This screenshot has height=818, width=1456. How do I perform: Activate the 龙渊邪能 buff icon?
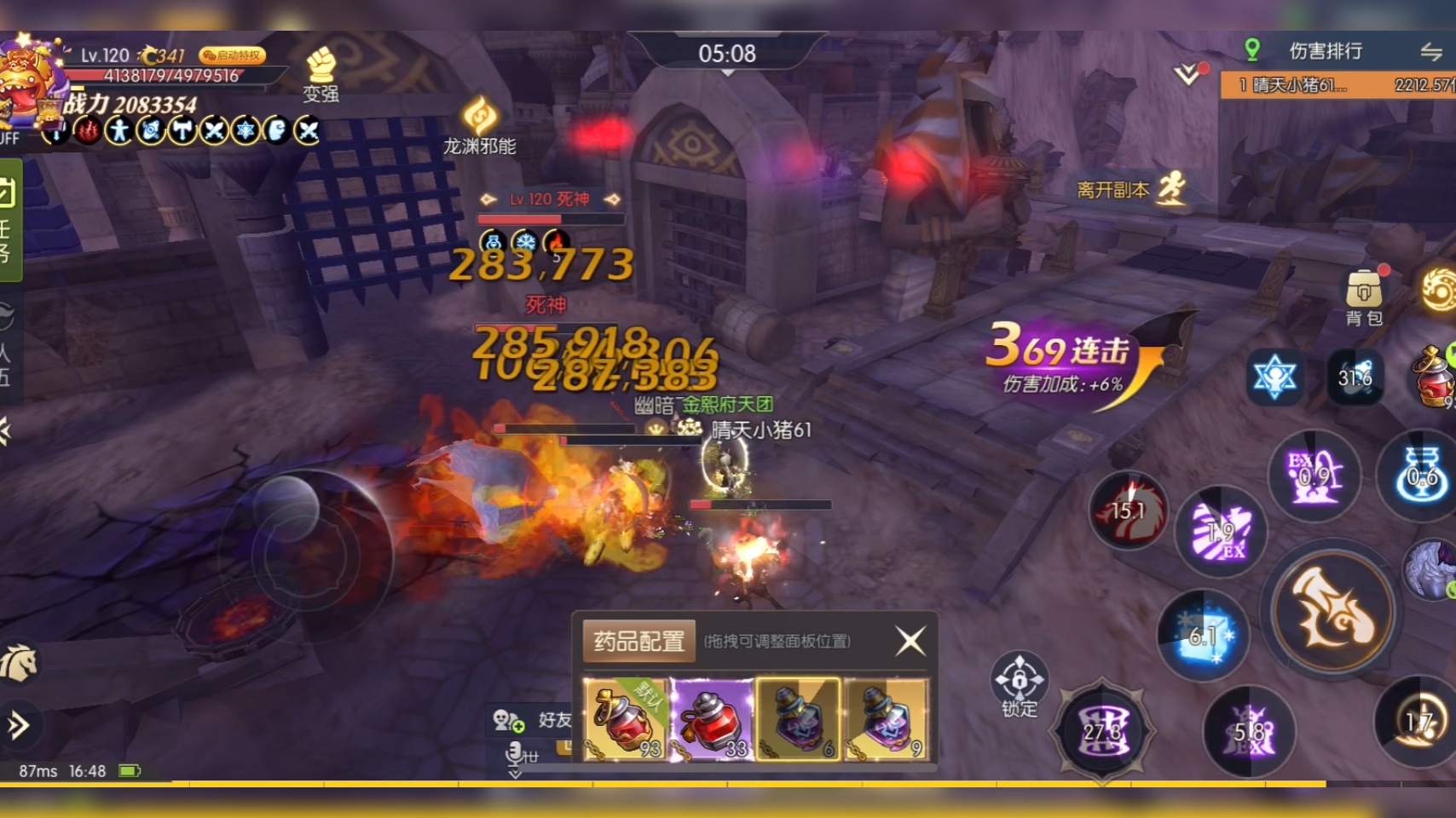click(x=480, y=124)
